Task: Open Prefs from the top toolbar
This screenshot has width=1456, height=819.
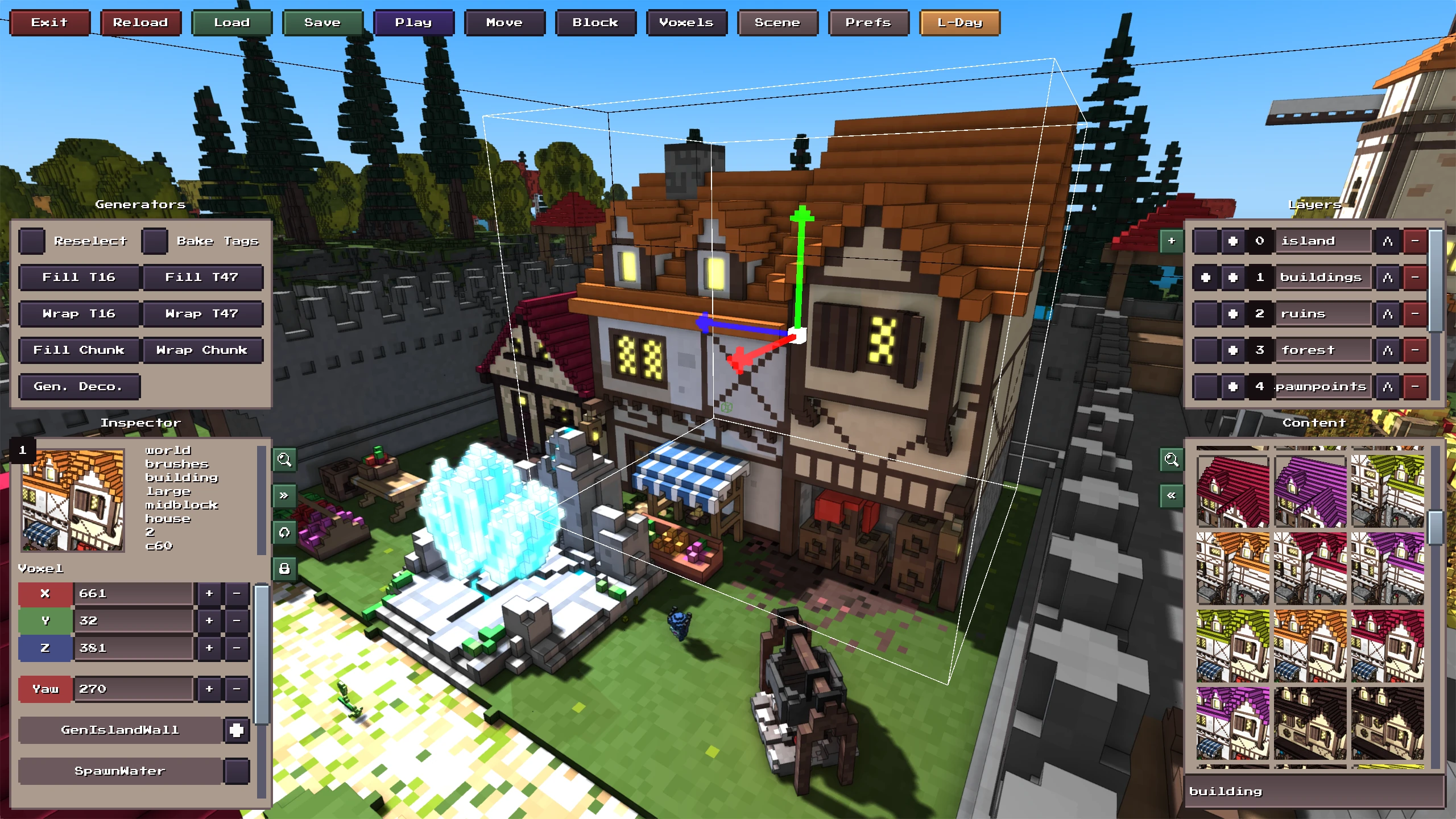Action: [x=868, y=23]
